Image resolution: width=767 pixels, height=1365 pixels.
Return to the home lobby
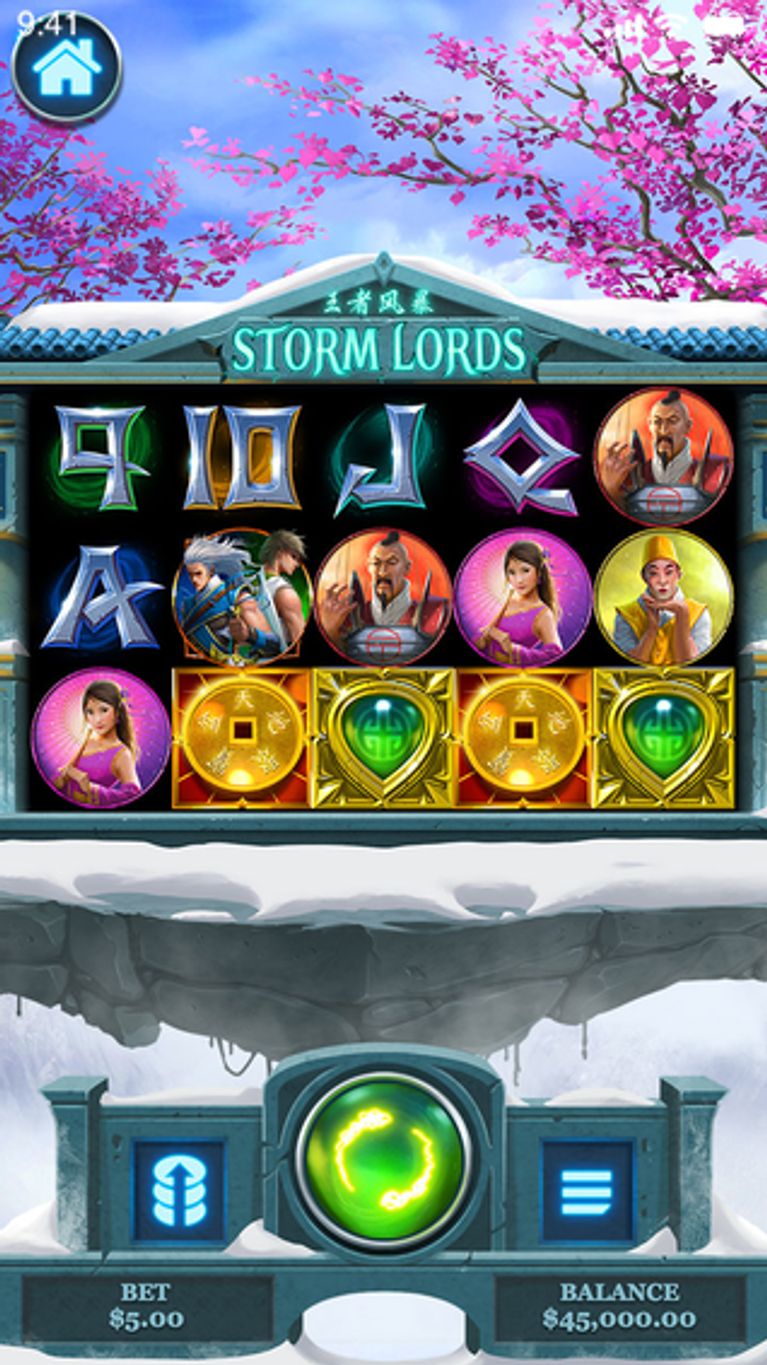coord(67,67)
